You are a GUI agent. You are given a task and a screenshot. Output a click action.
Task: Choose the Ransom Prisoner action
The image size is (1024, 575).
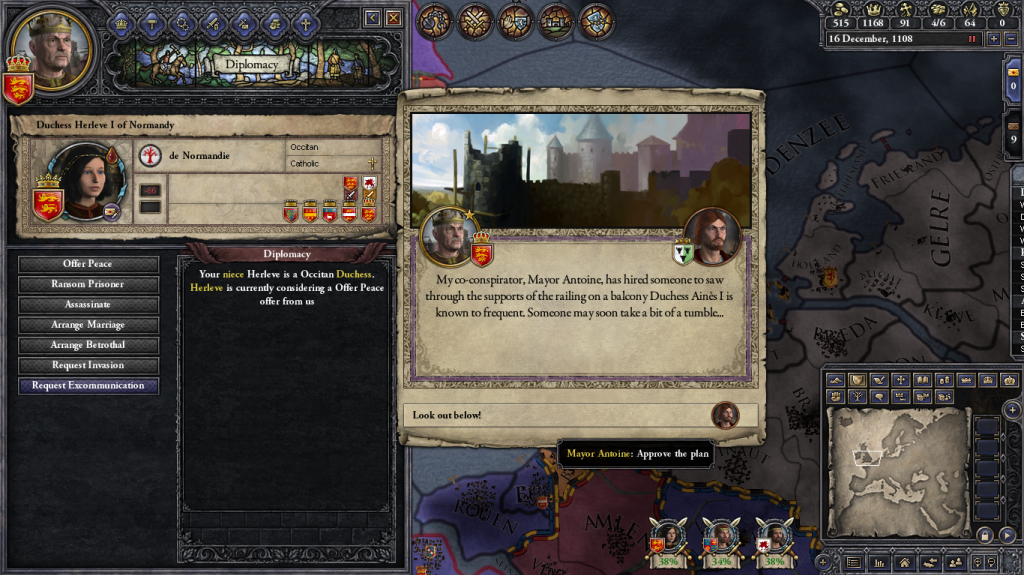tap(88, 284)
